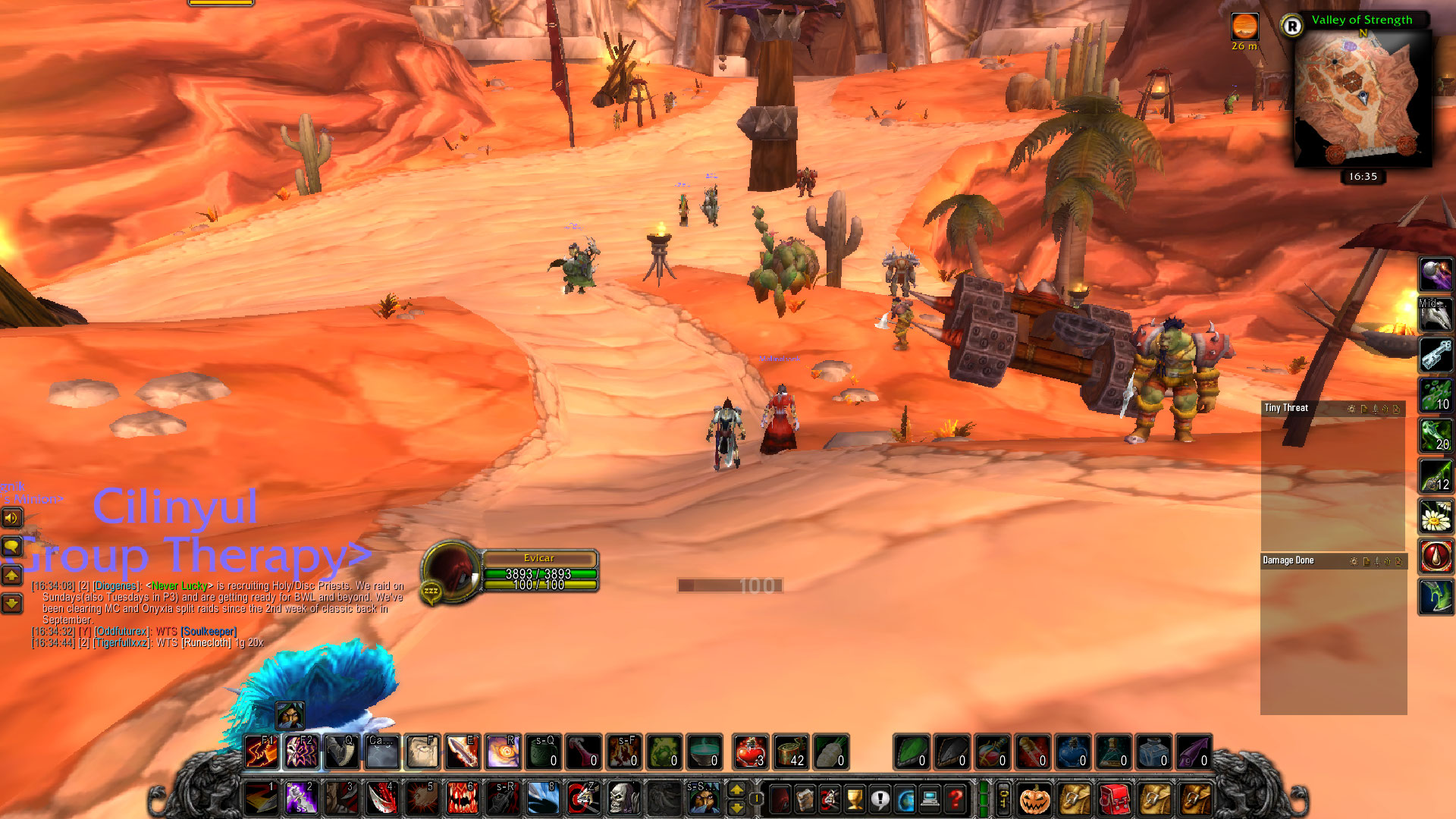Use the healing potion with 3 charges

[x=750, y=752]
